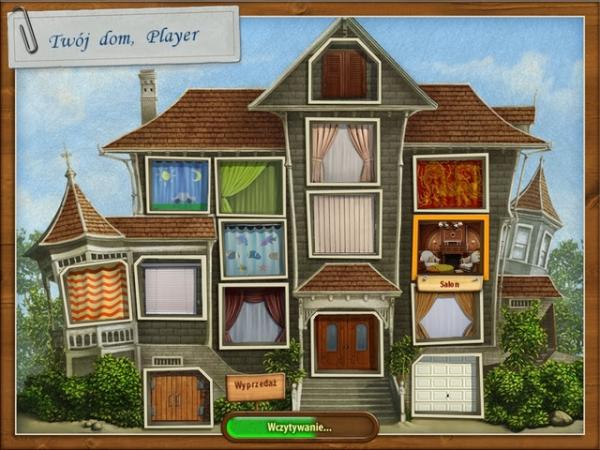The height and width of the screenshot is (450, 600).
Task: Open the wooden cellar door room
Action: tap(177, 396)
